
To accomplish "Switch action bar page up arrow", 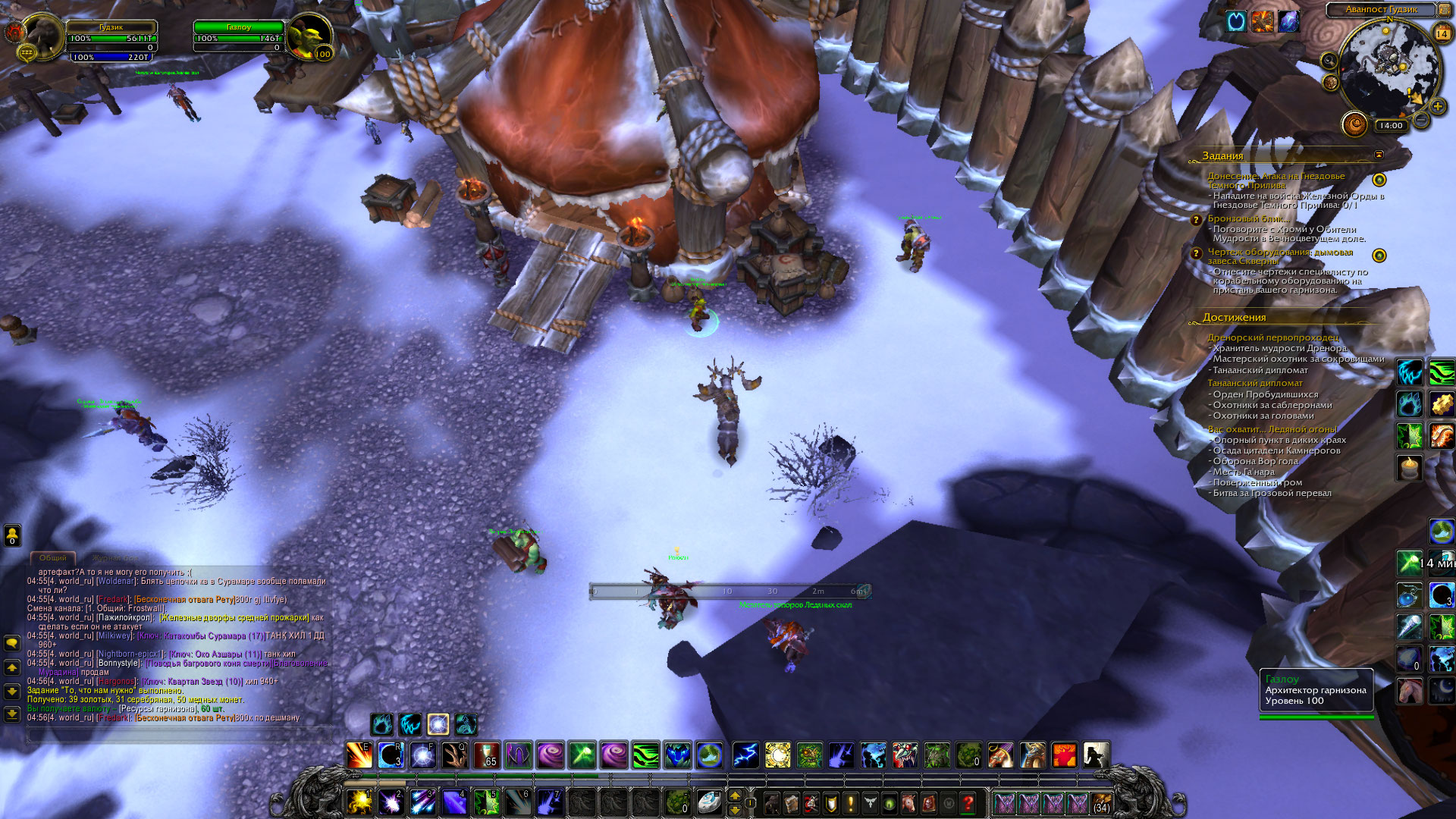I will pyautogui.click(x=734, y=795).
